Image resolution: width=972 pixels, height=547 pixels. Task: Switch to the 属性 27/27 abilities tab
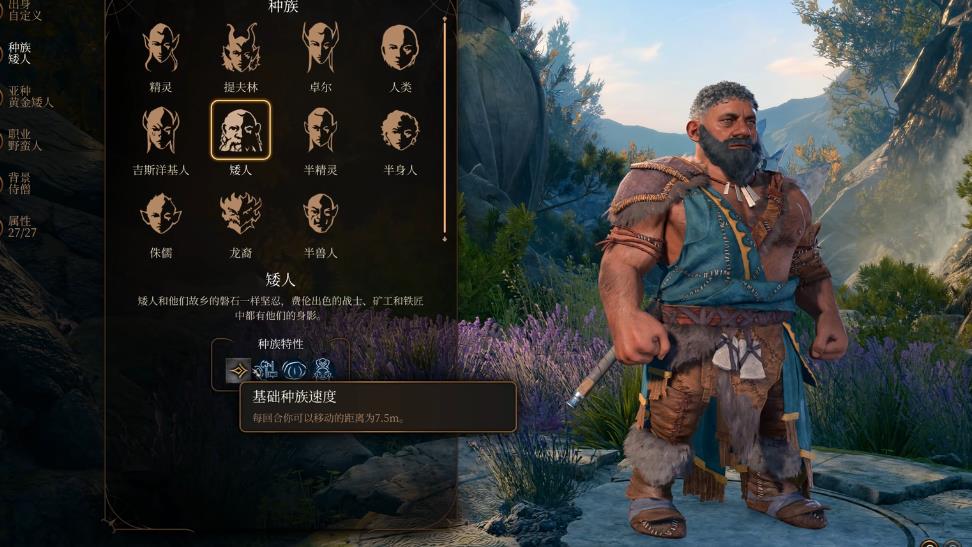(x=20, y=227)
